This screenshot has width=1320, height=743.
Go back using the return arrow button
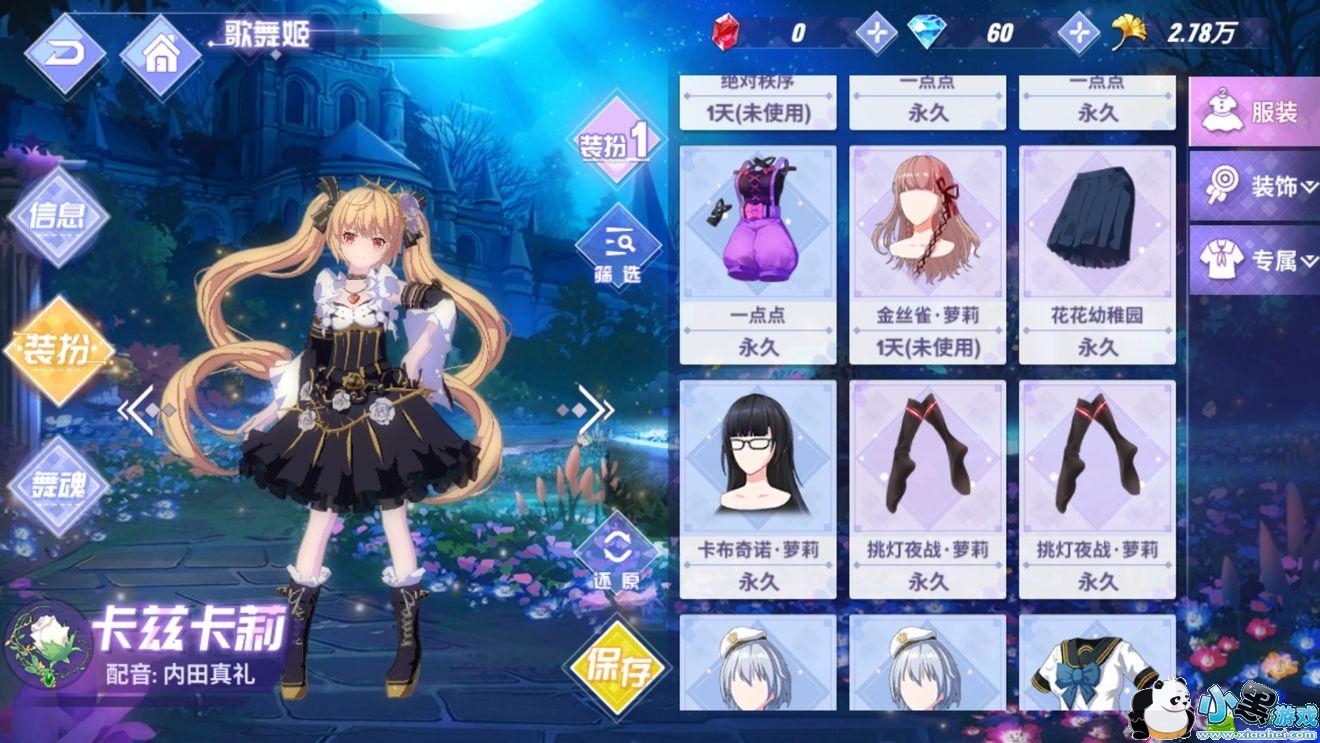65,54
